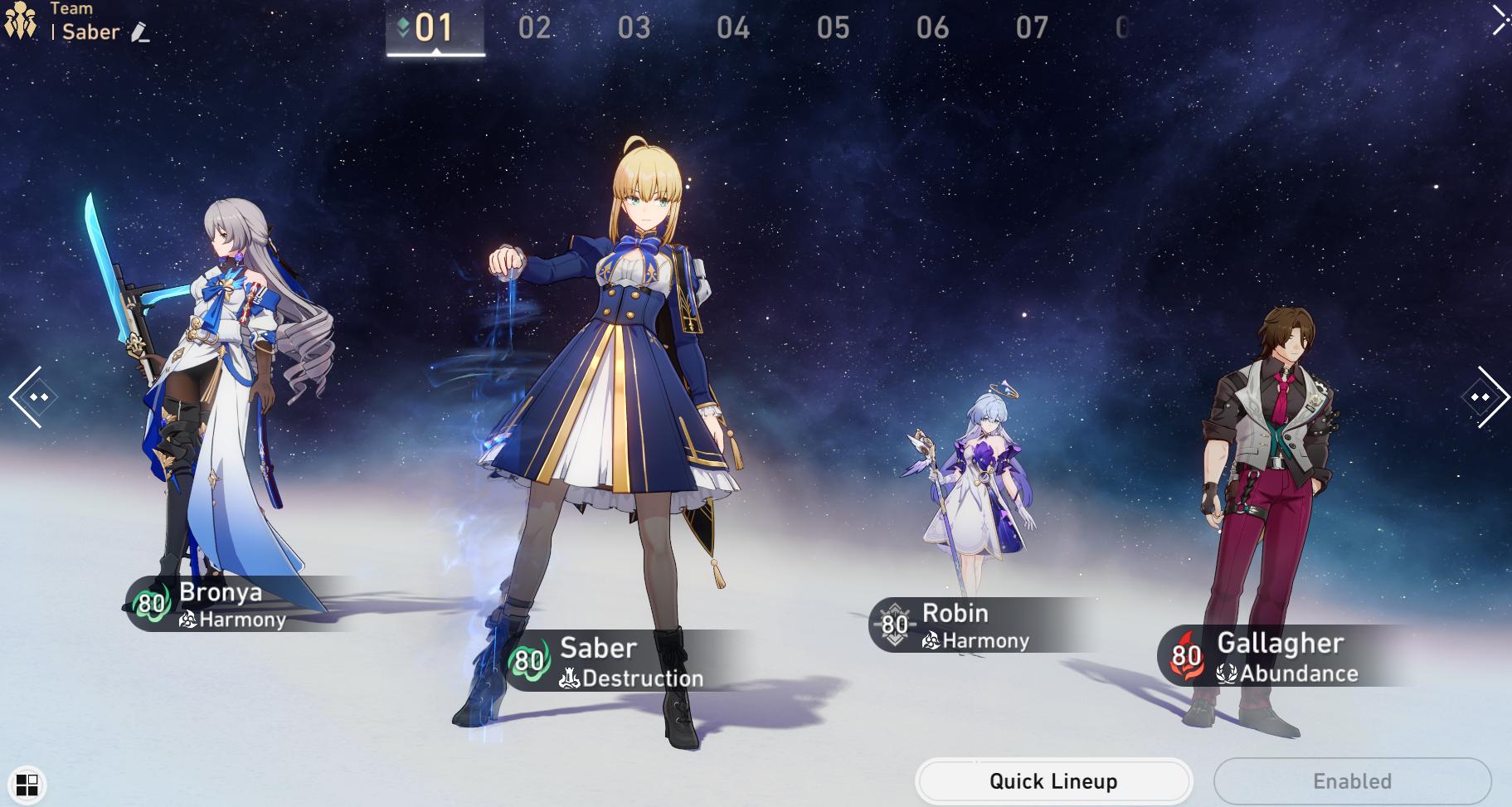Open the grid menu icon

[x=27, y=785]
